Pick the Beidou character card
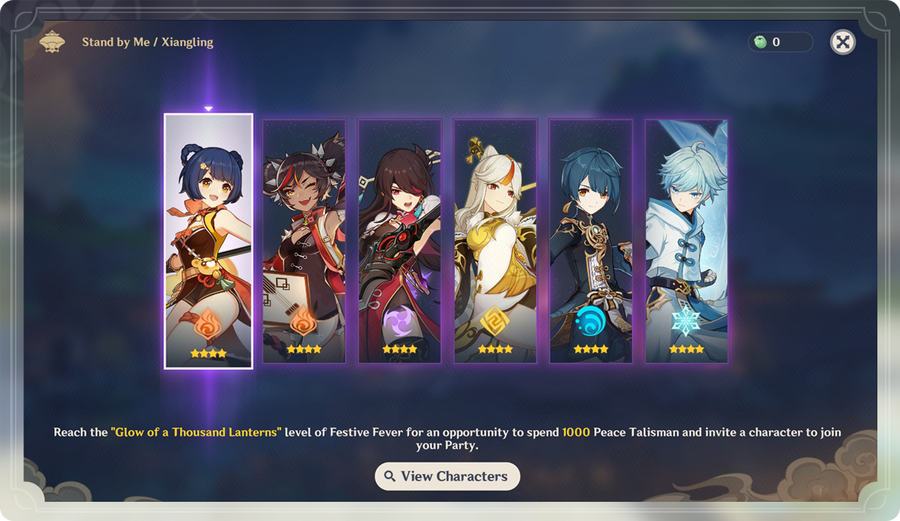The image size is (900, 521). pos(400,241)
